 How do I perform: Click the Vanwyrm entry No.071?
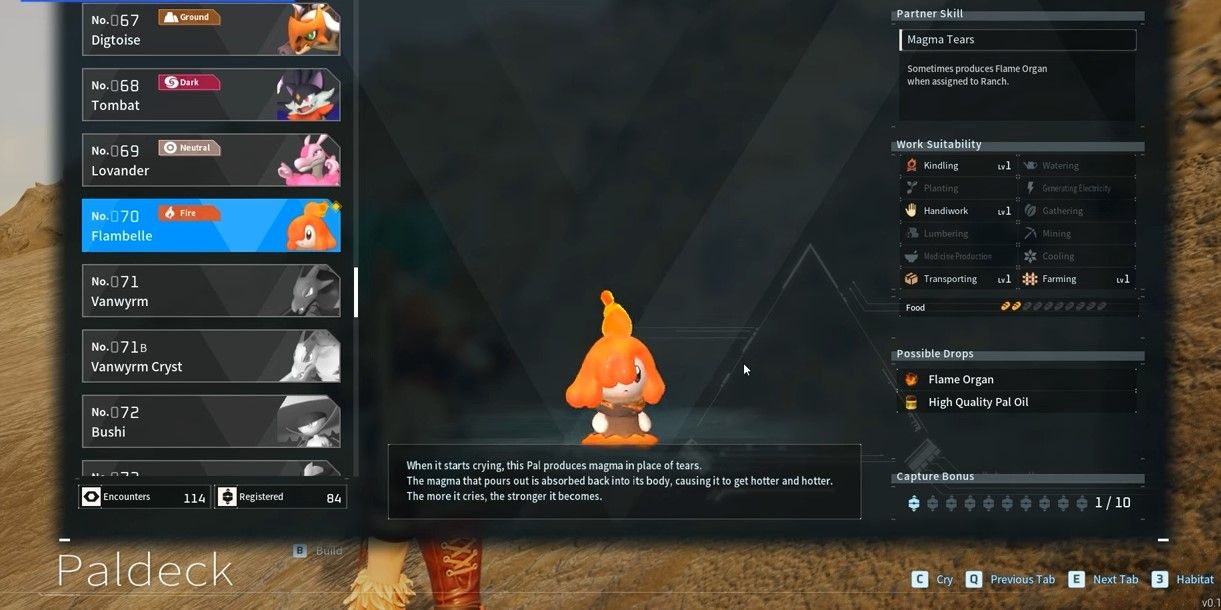pos(210,291)
